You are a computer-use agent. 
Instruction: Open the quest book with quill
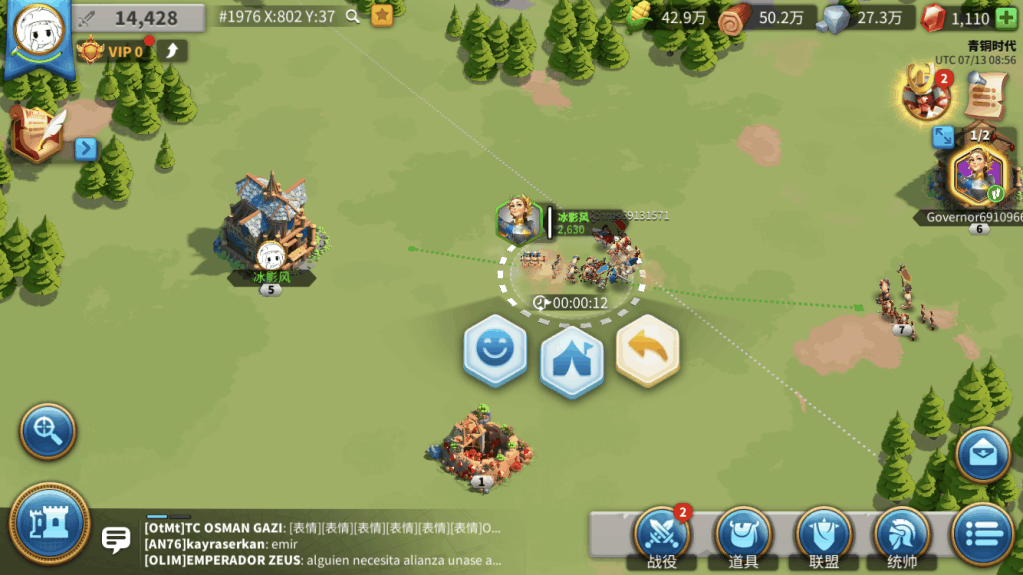(x=38, y=133)
